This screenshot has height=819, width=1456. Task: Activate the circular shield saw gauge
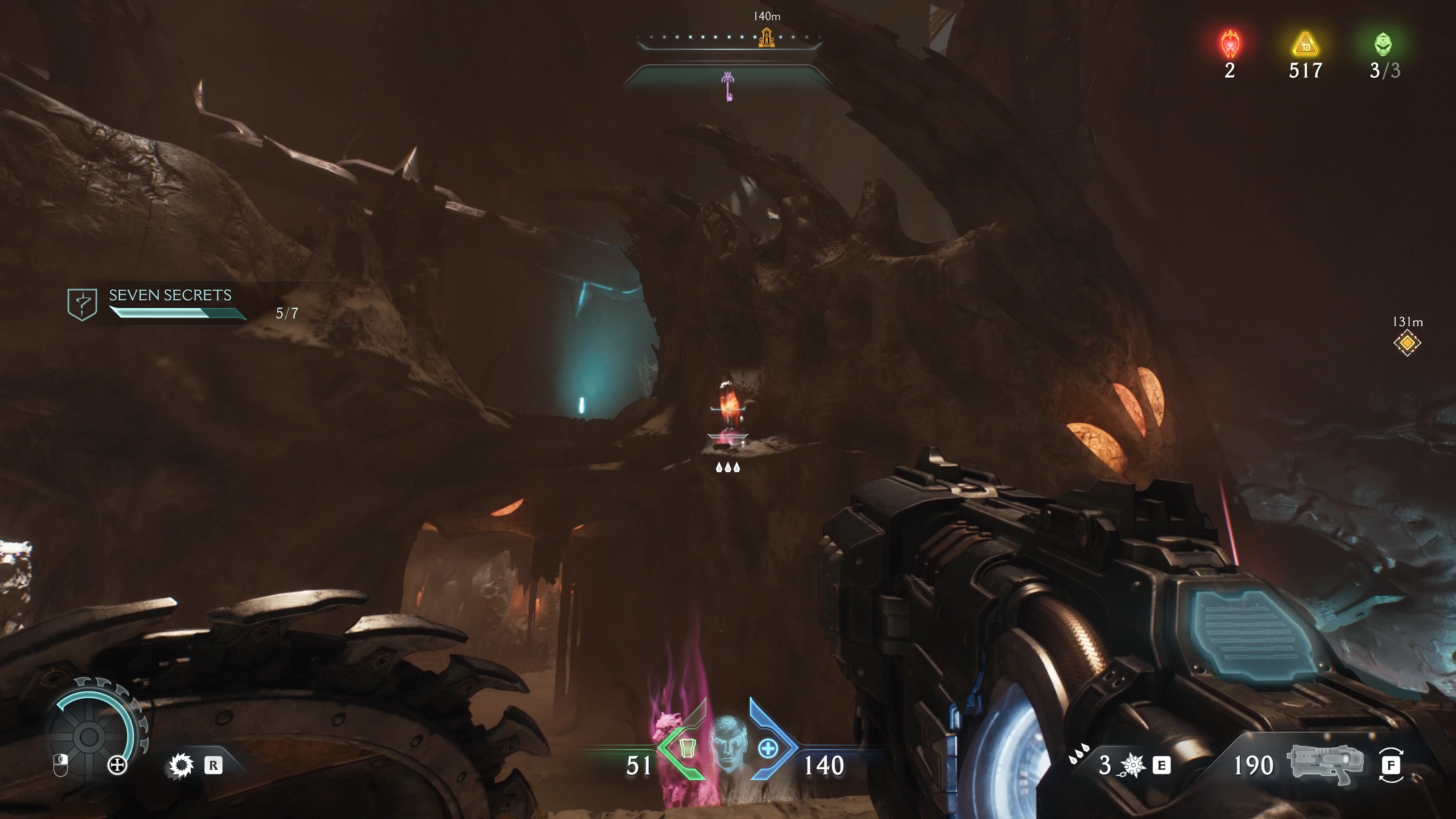89,736
